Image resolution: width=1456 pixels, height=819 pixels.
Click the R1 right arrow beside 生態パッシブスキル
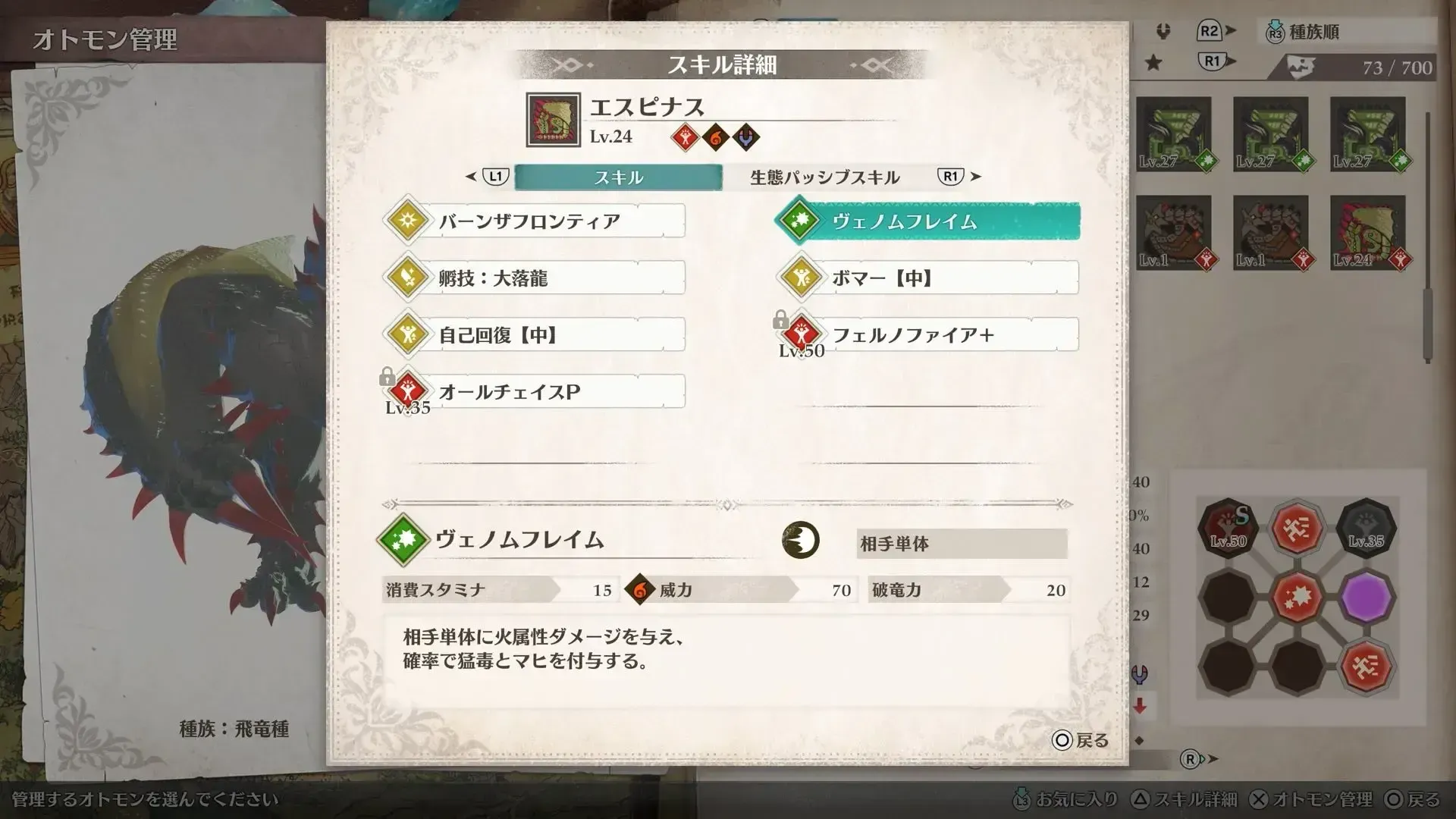[971, 177]
